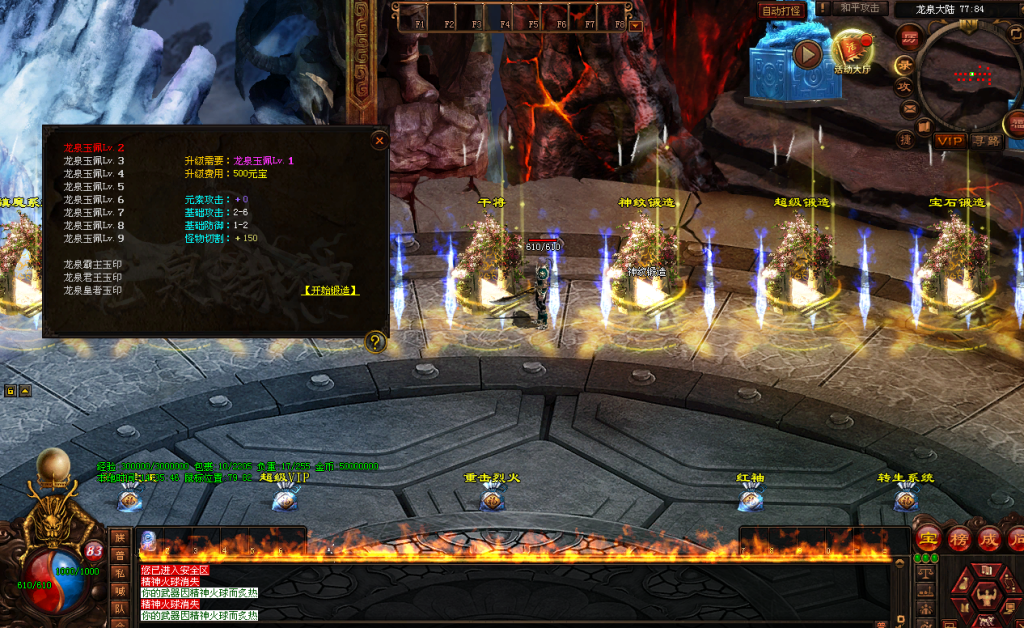Open the 榜 ranking button
Viewport: 1024px width, 628px height.
pyautogui.click(x=959, y=537)
